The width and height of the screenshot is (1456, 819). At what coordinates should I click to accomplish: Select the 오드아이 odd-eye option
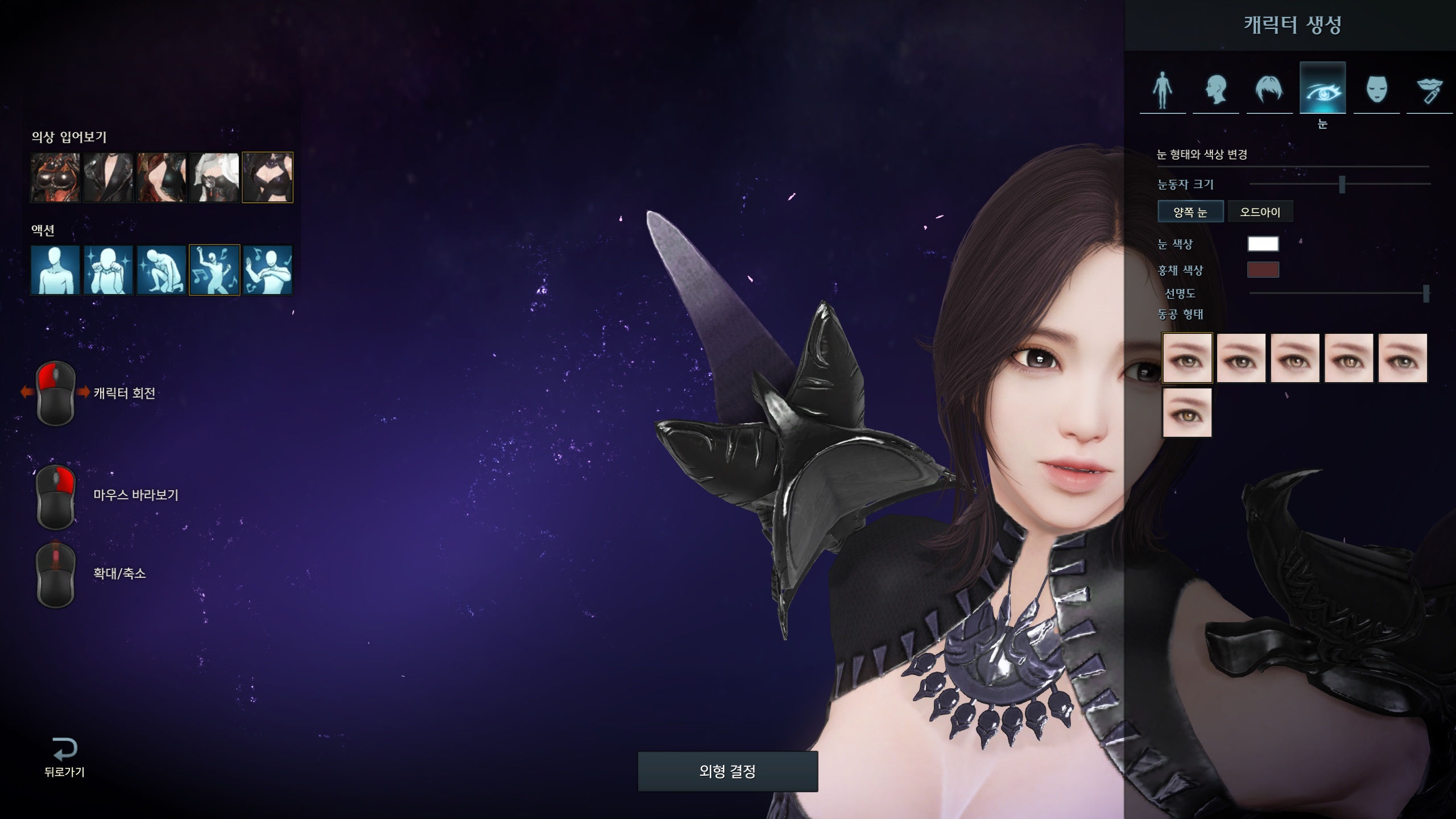pyautogui.click(x=1260, y=212)
